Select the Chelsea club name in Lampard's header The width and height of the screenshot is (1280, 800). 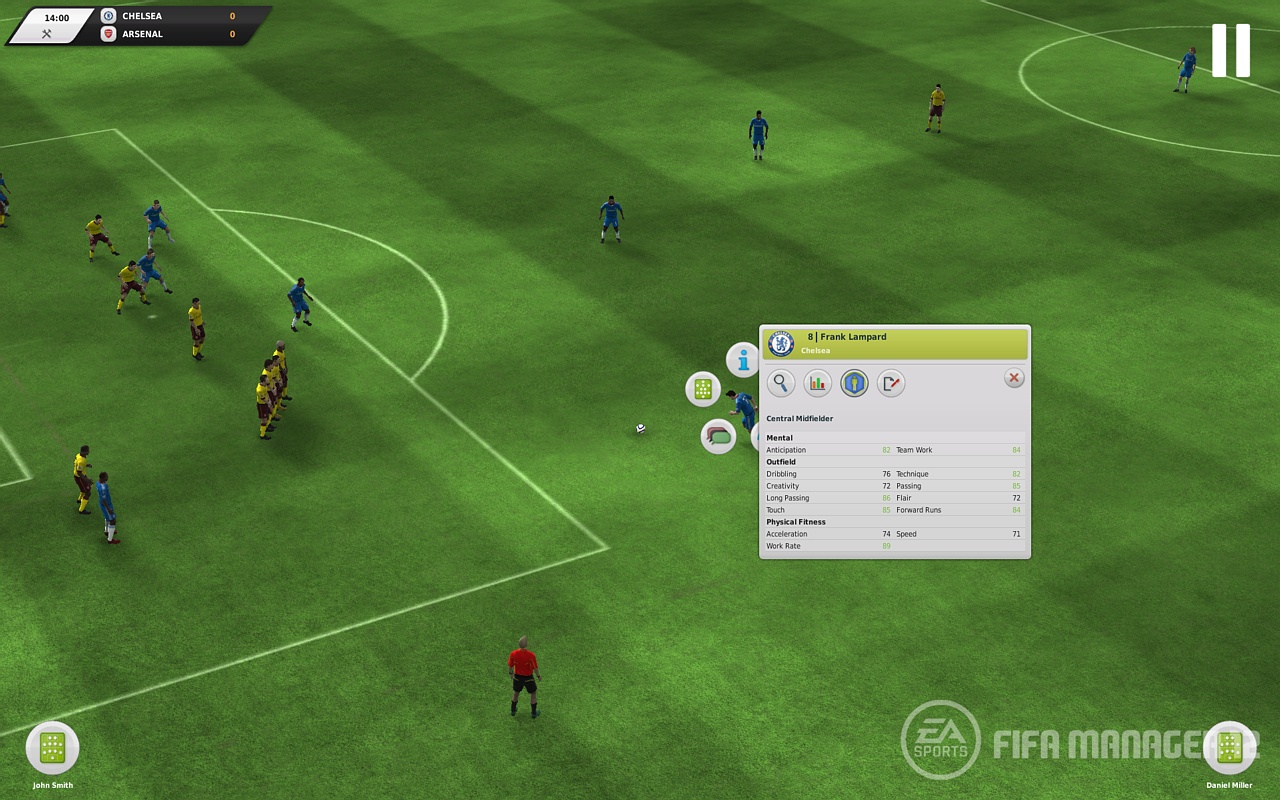[817, 351]
